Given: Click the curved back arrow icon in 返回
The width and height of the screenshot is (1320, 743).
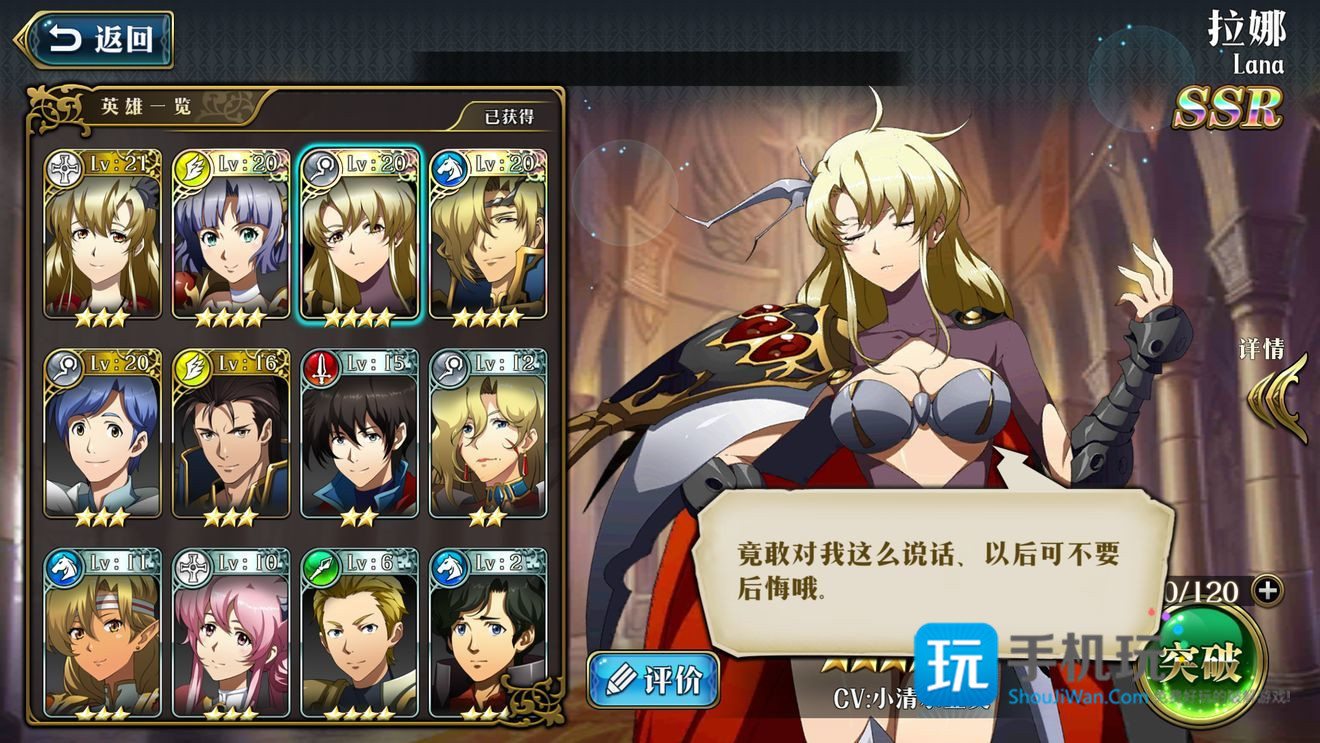Looking at the screenshot, I should (x=63, y=39).
